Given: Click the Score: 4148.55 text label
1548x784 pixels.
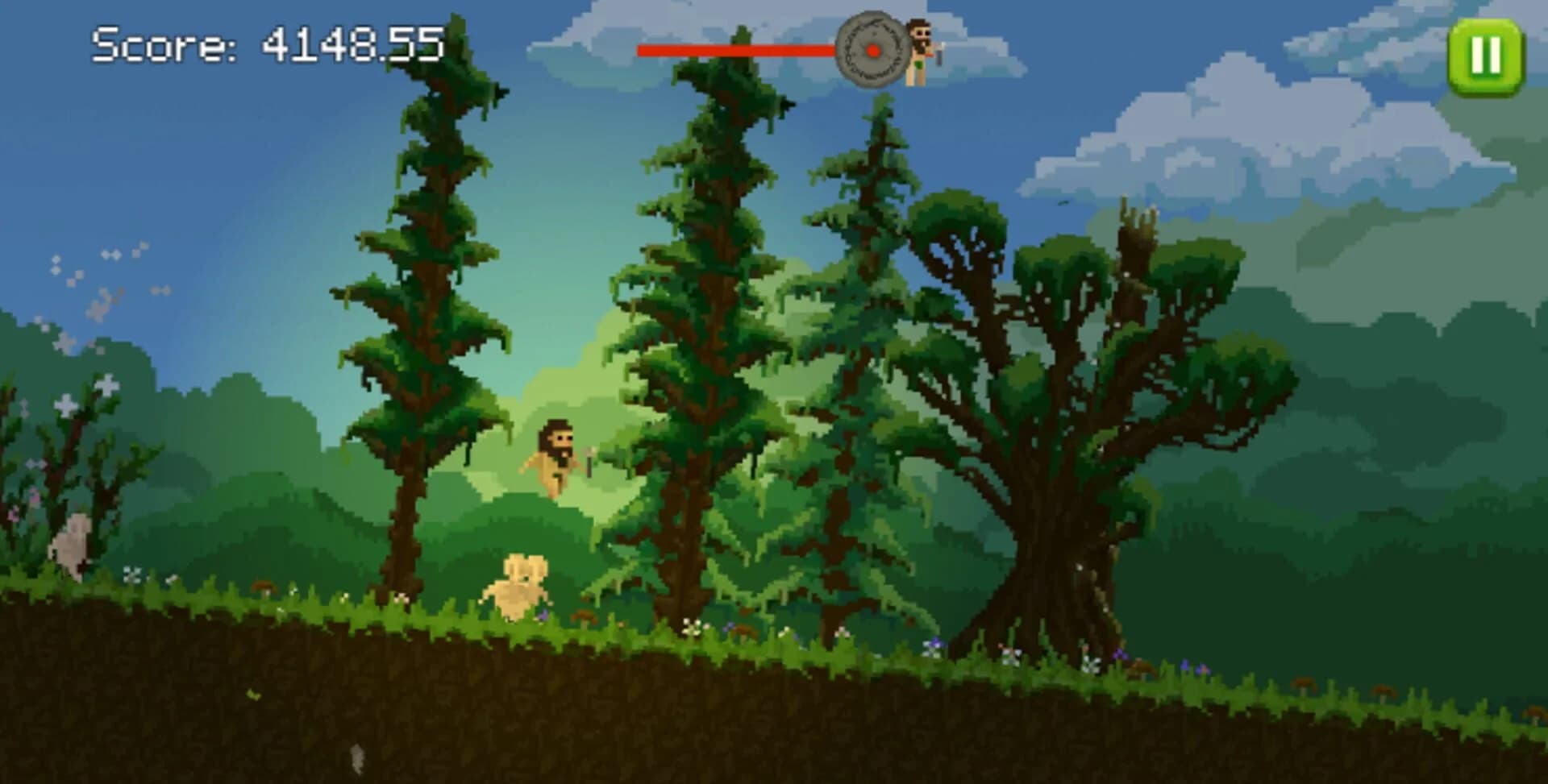Looking at the screenshot, I should click(266, 44).
